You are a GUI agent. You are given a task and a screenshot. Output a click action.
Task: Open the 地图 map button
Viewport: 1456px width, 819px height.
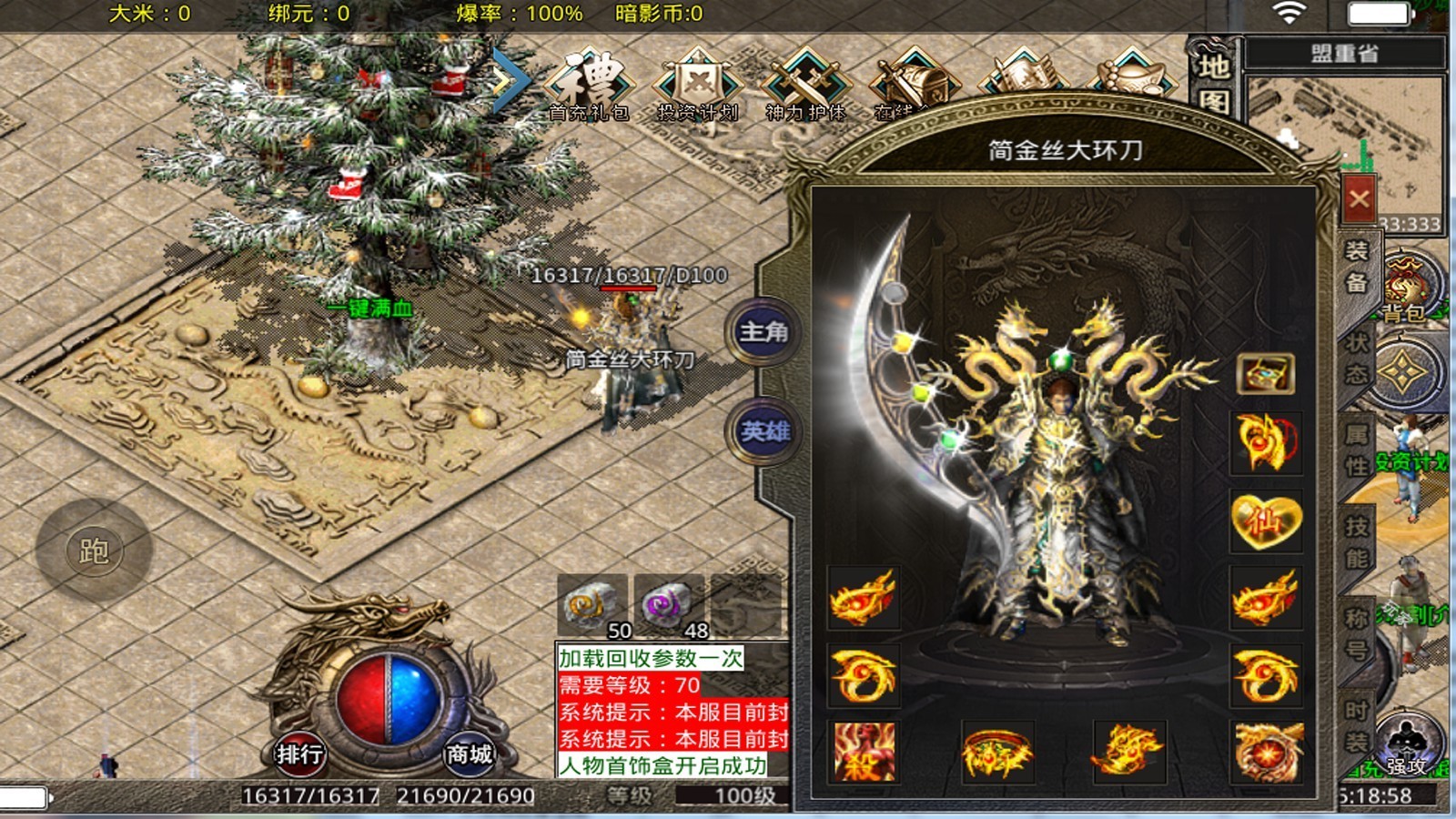click(1214, 82)
